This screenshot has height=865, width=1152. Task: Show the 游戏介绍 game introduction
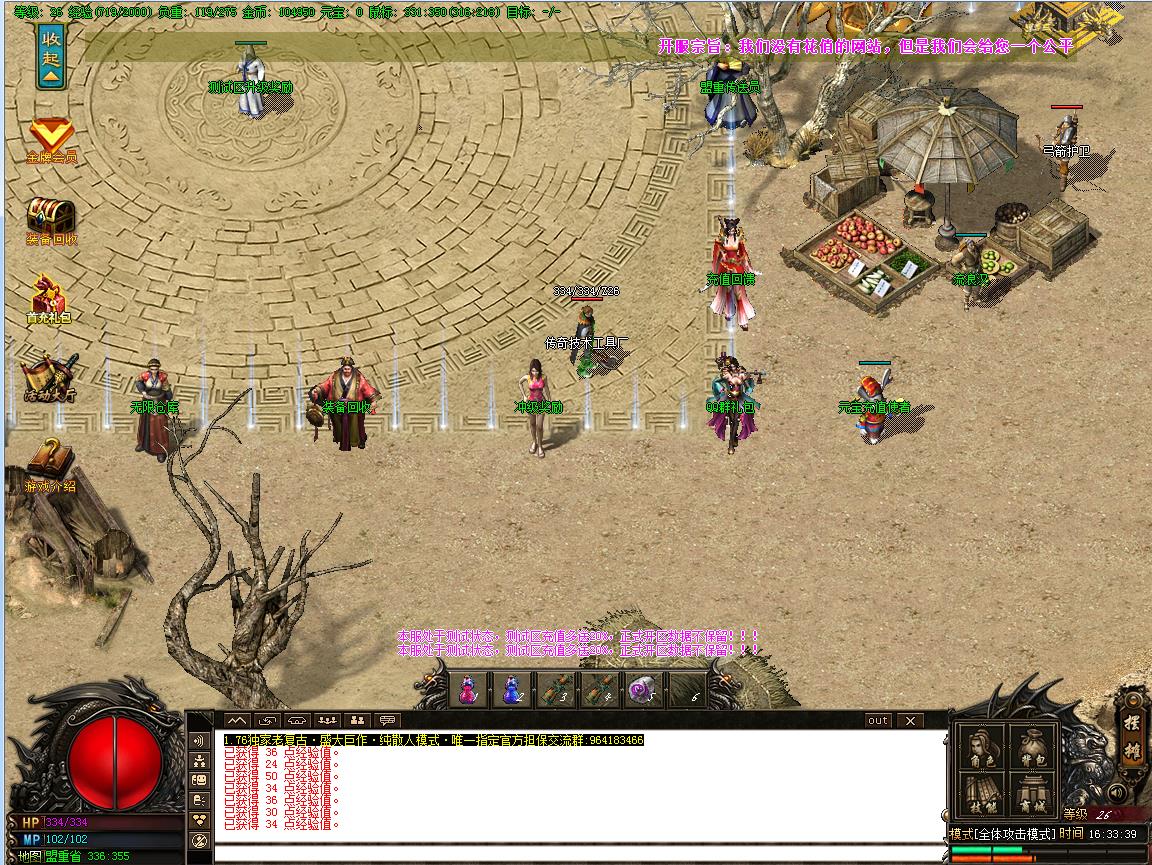49,462
